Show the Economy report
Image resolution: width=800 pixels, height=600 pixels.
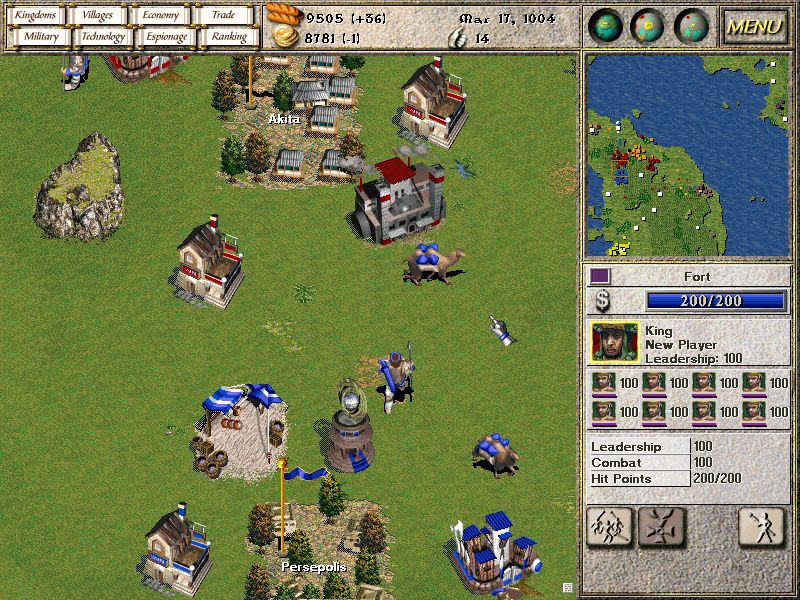click(160, 15)
